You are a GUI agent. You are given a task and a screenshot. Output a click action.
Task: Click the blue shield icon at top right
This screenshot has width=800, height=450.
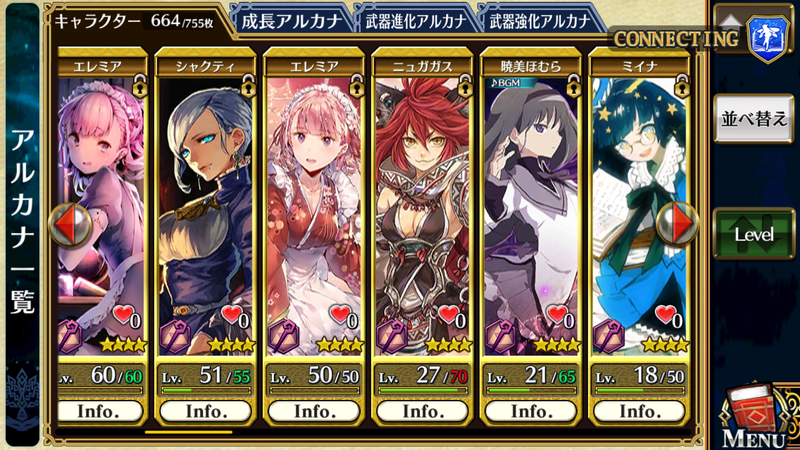click(768, 43)
